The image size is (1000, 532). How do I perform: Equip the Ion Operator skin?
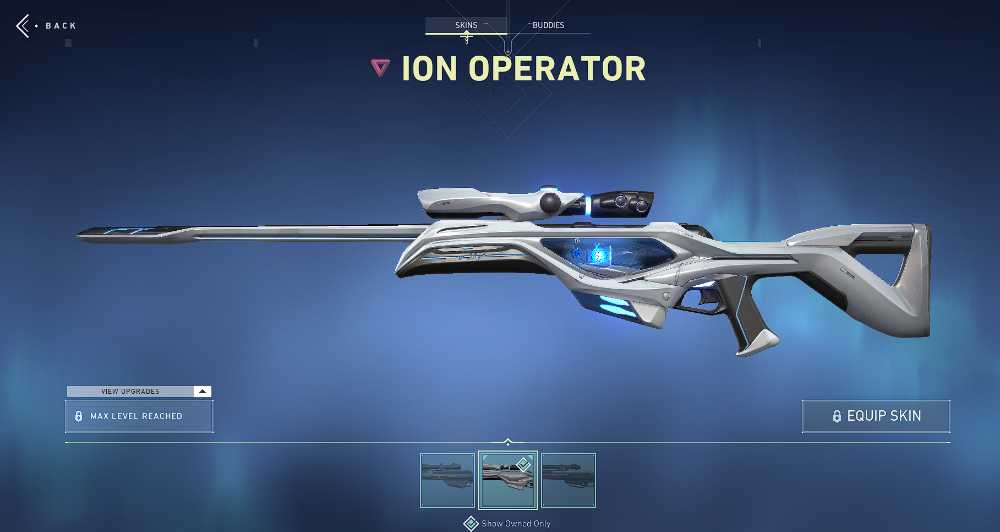pyautogui.click(x=875, y=416)
